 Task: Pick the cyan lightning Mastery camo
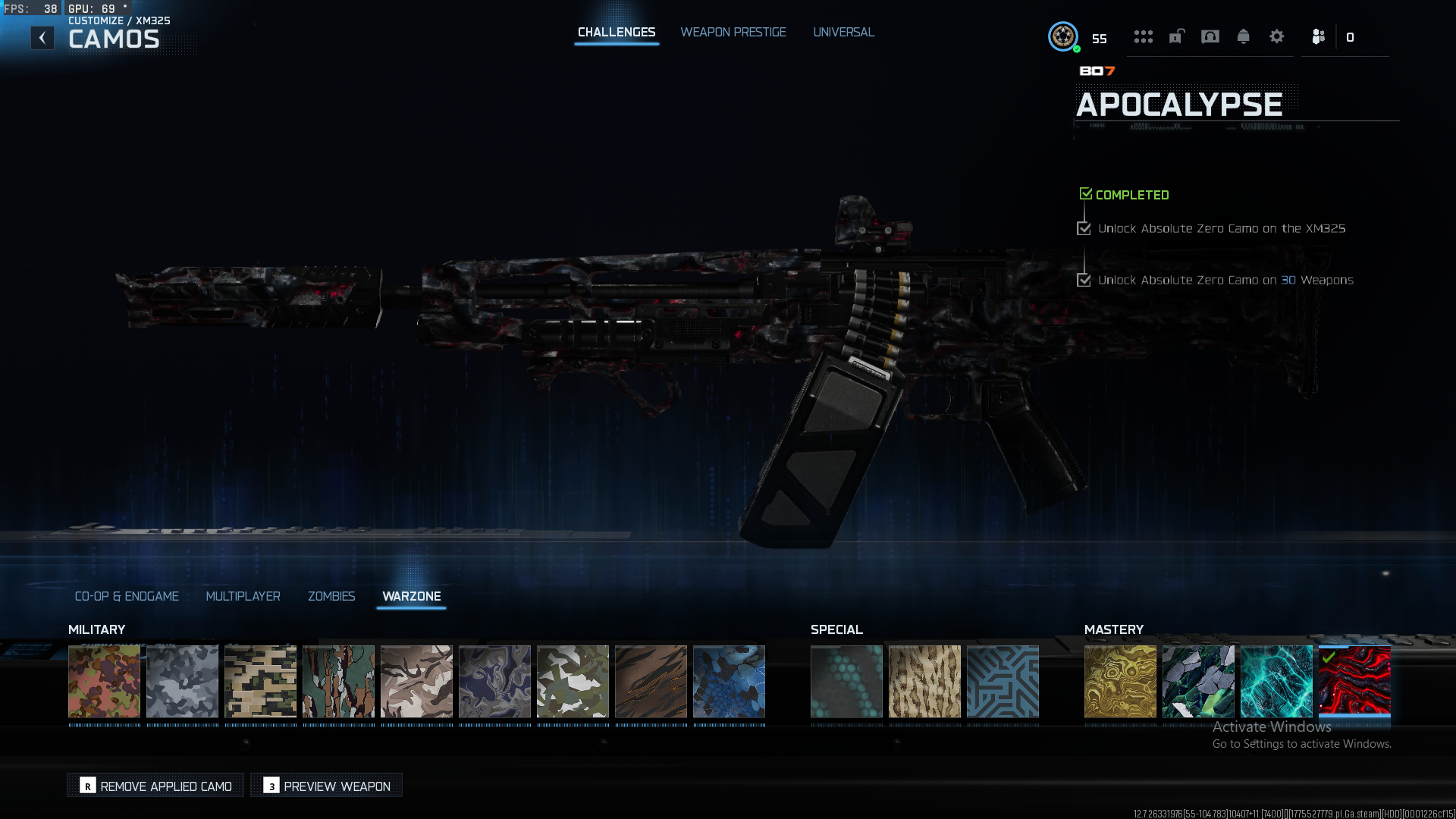tap(1276, 681)
